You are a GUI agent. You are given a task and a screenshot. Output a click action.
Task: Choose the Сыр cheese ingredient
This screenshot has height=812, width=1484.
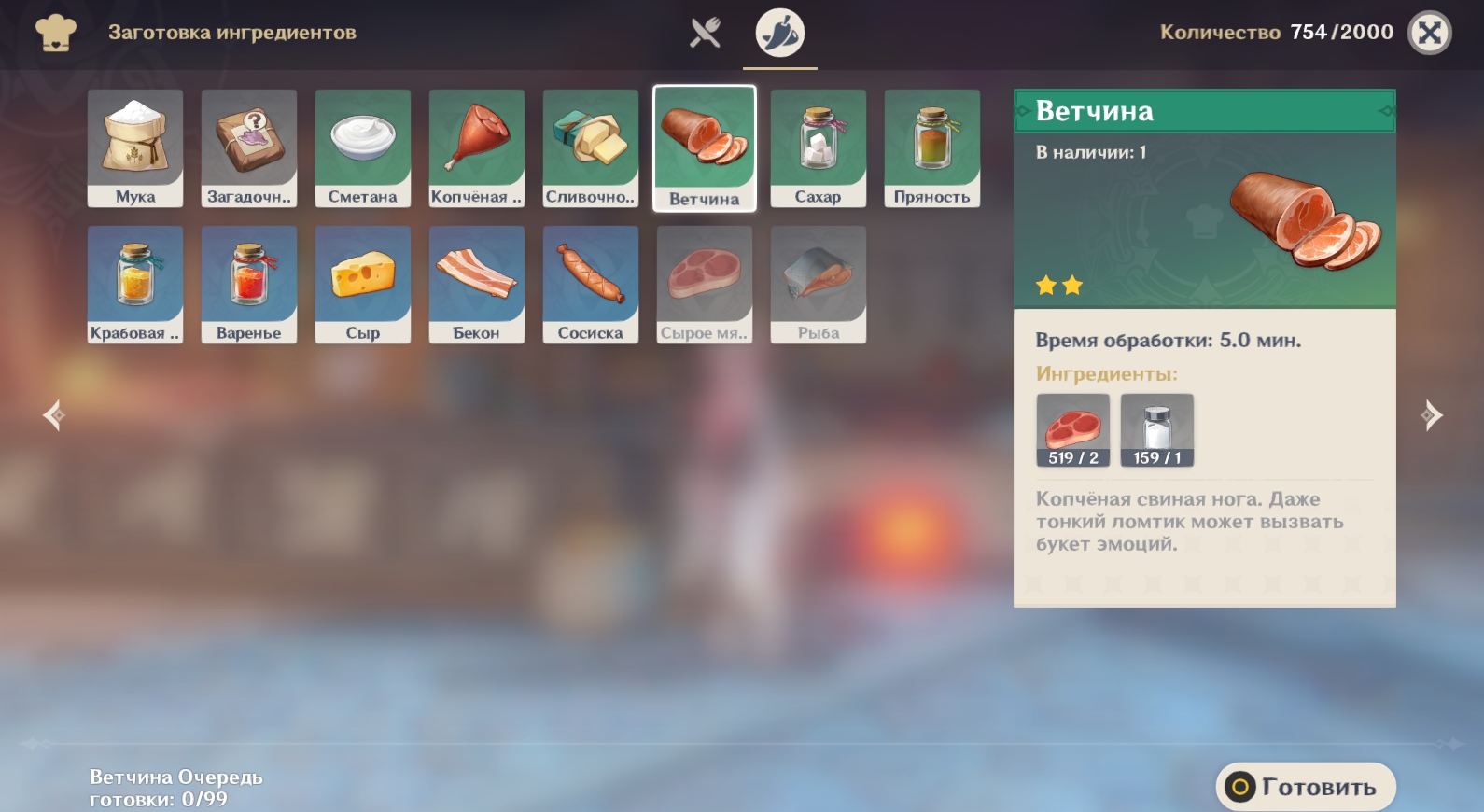click(x=363, y=284)
